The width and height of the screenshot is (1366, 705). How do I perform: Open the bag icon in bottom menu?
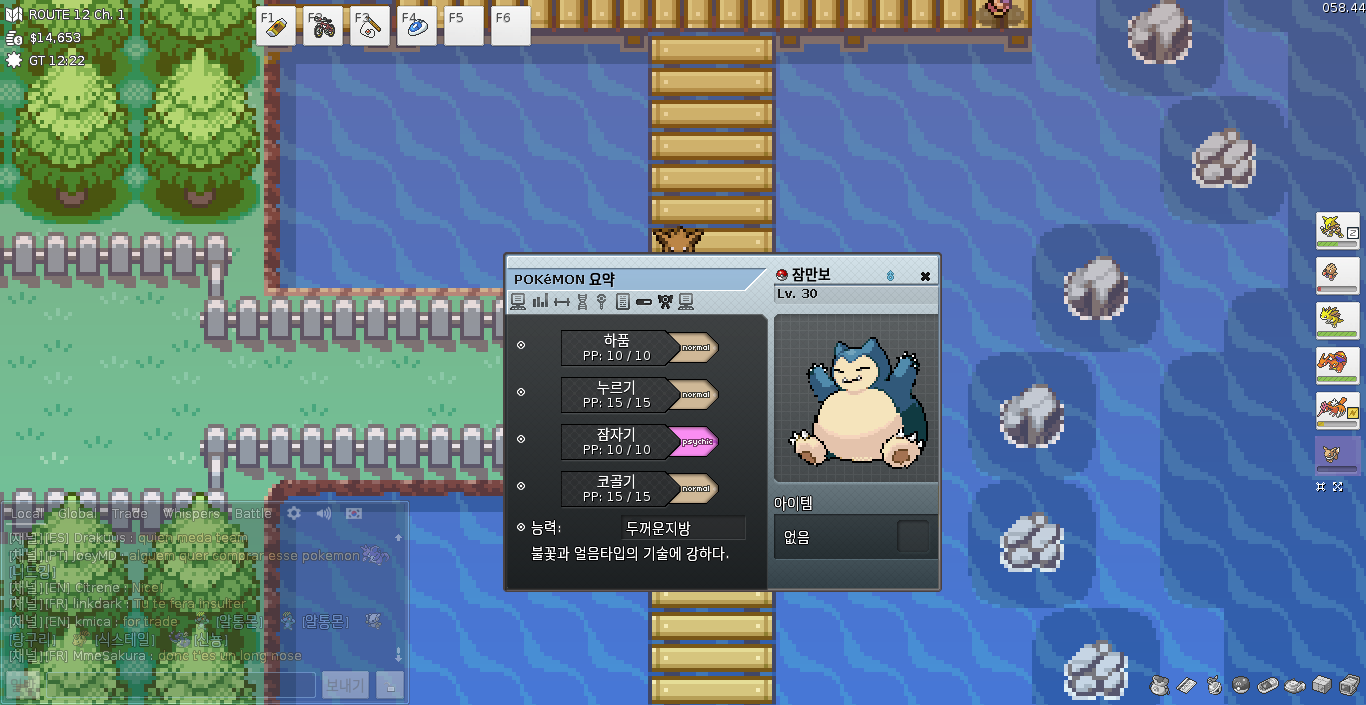(x=1159, y=685)
